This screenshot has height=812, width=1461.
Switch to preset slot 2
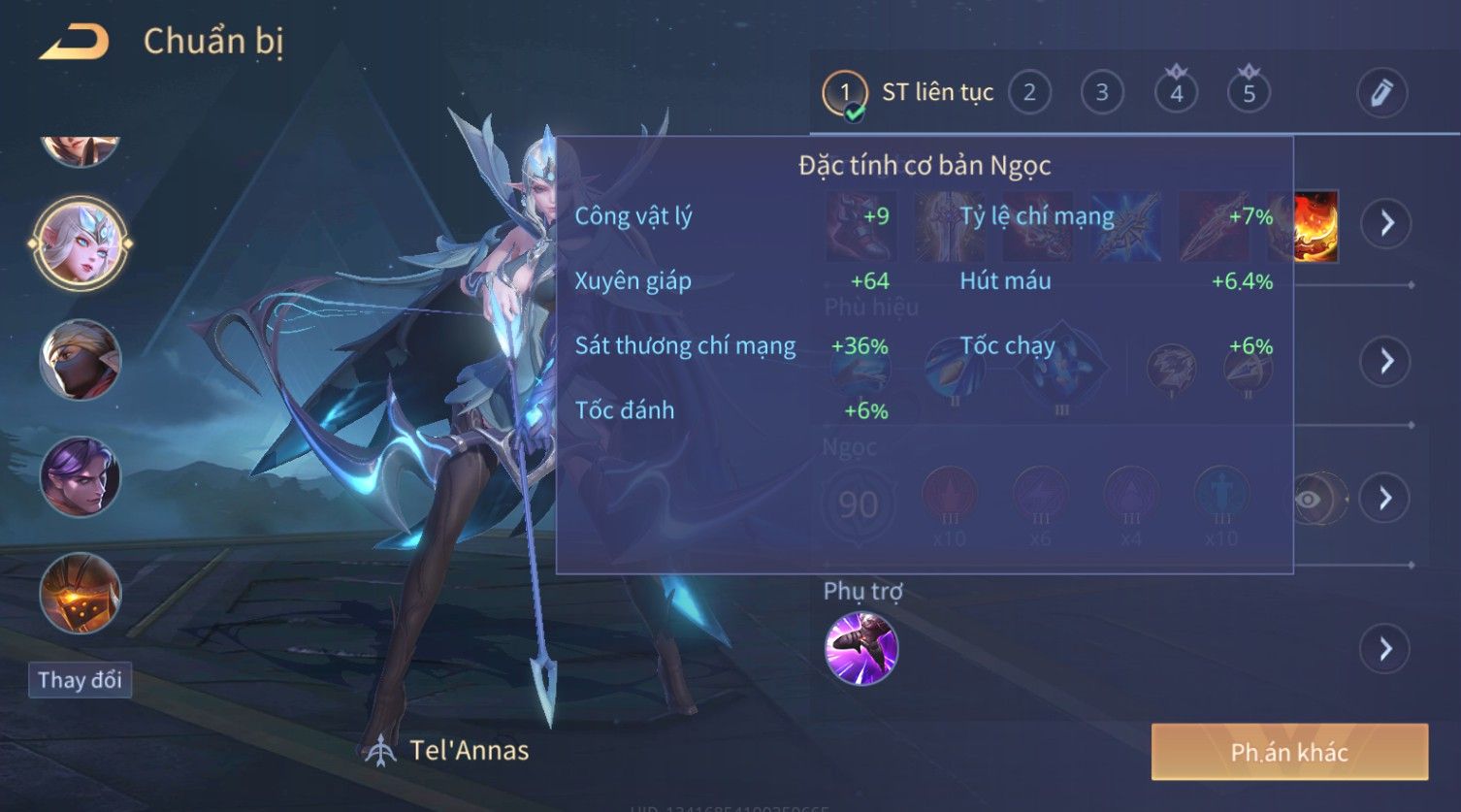[x=1029, y=93]
